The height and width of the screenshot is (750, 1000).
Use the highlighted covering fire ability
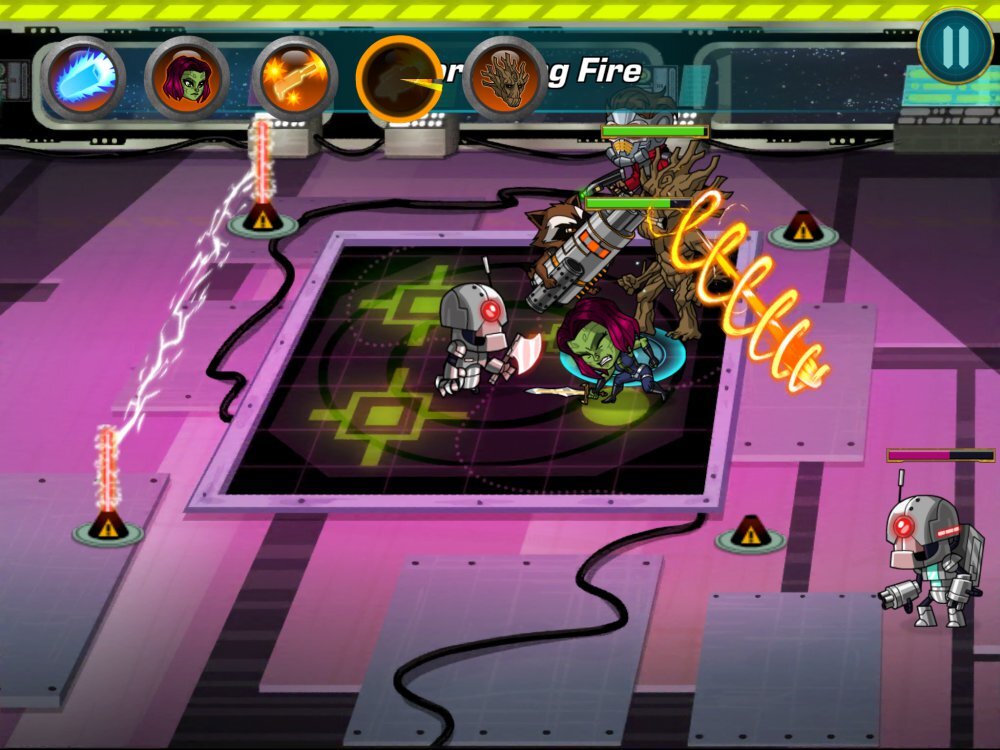399,78
